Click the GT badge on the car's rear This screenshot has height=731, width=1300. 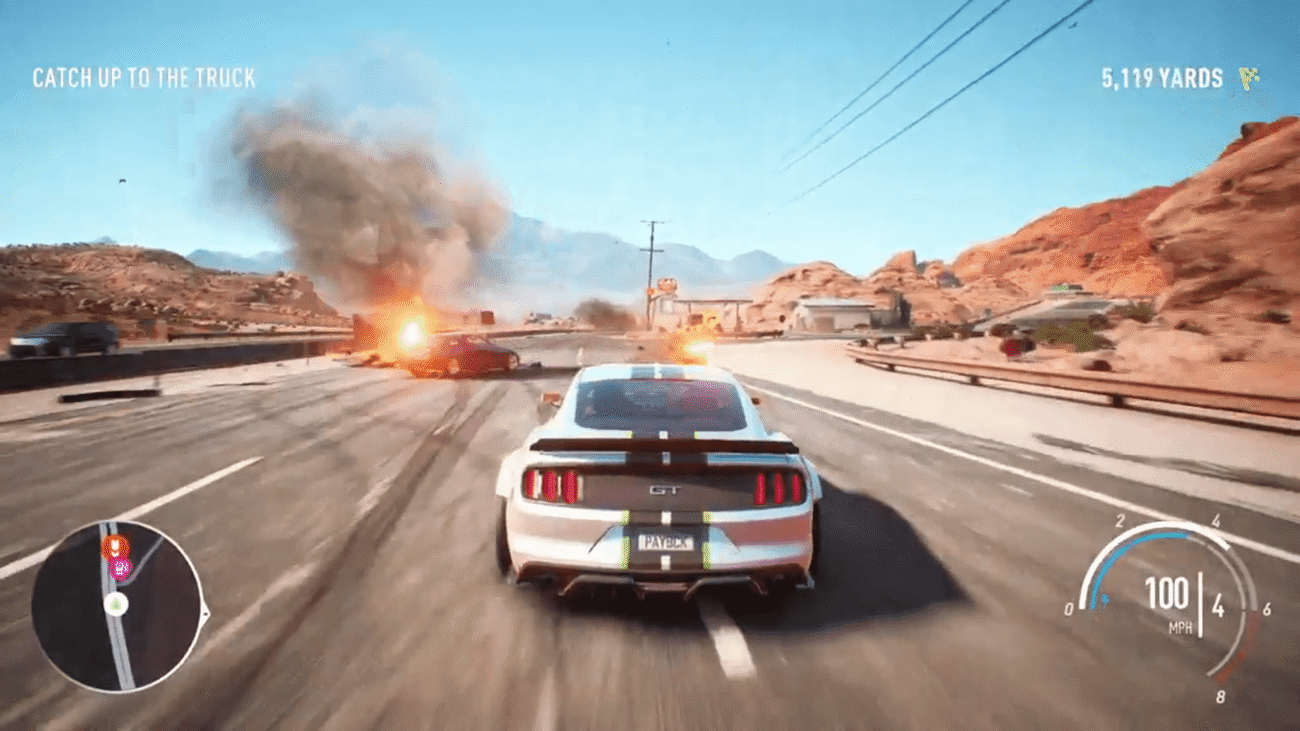coord(667,491)
